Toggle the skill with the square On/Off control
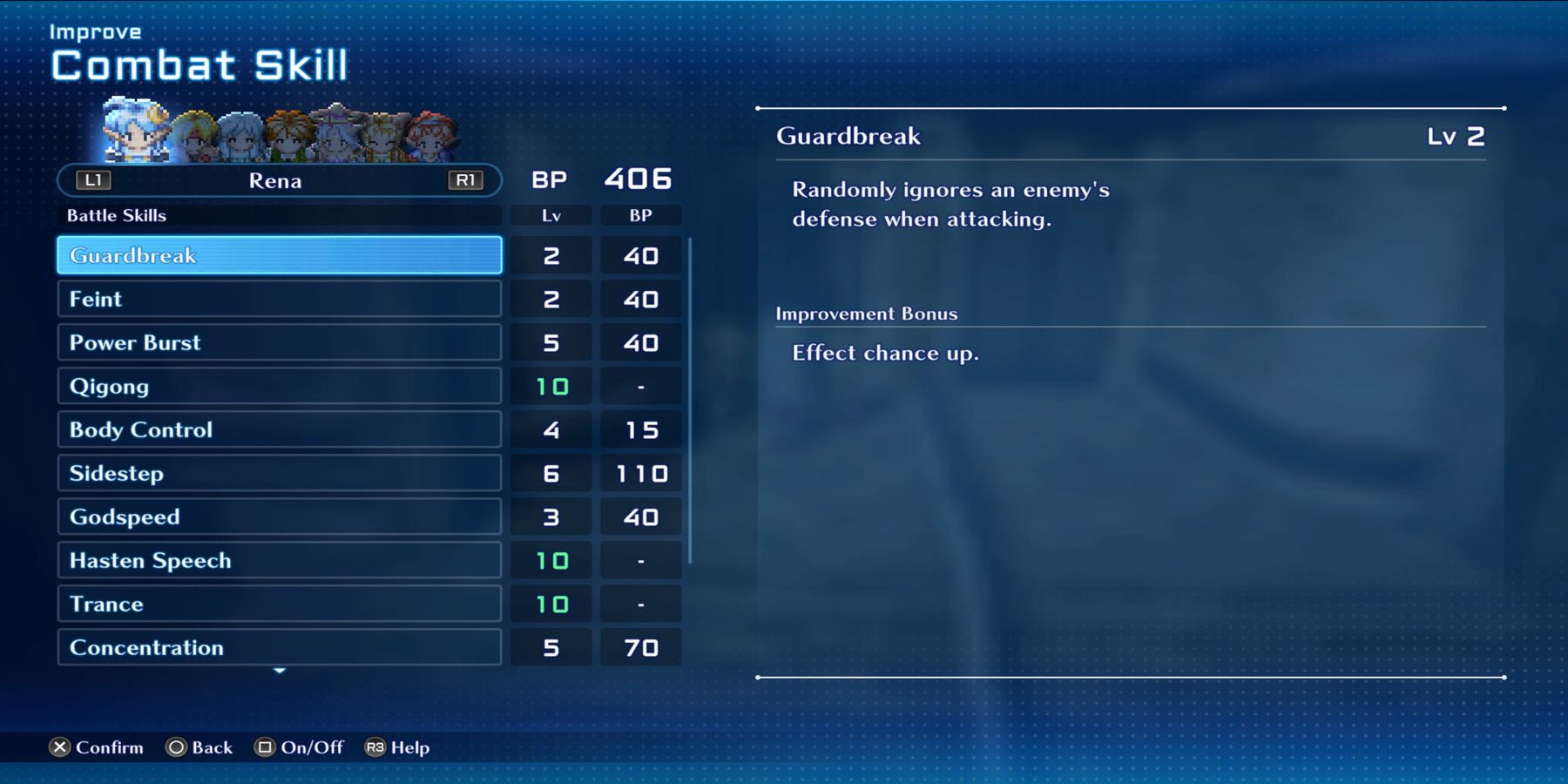Viewport: 1568px width, 784px height. click(x=263, y=747)
